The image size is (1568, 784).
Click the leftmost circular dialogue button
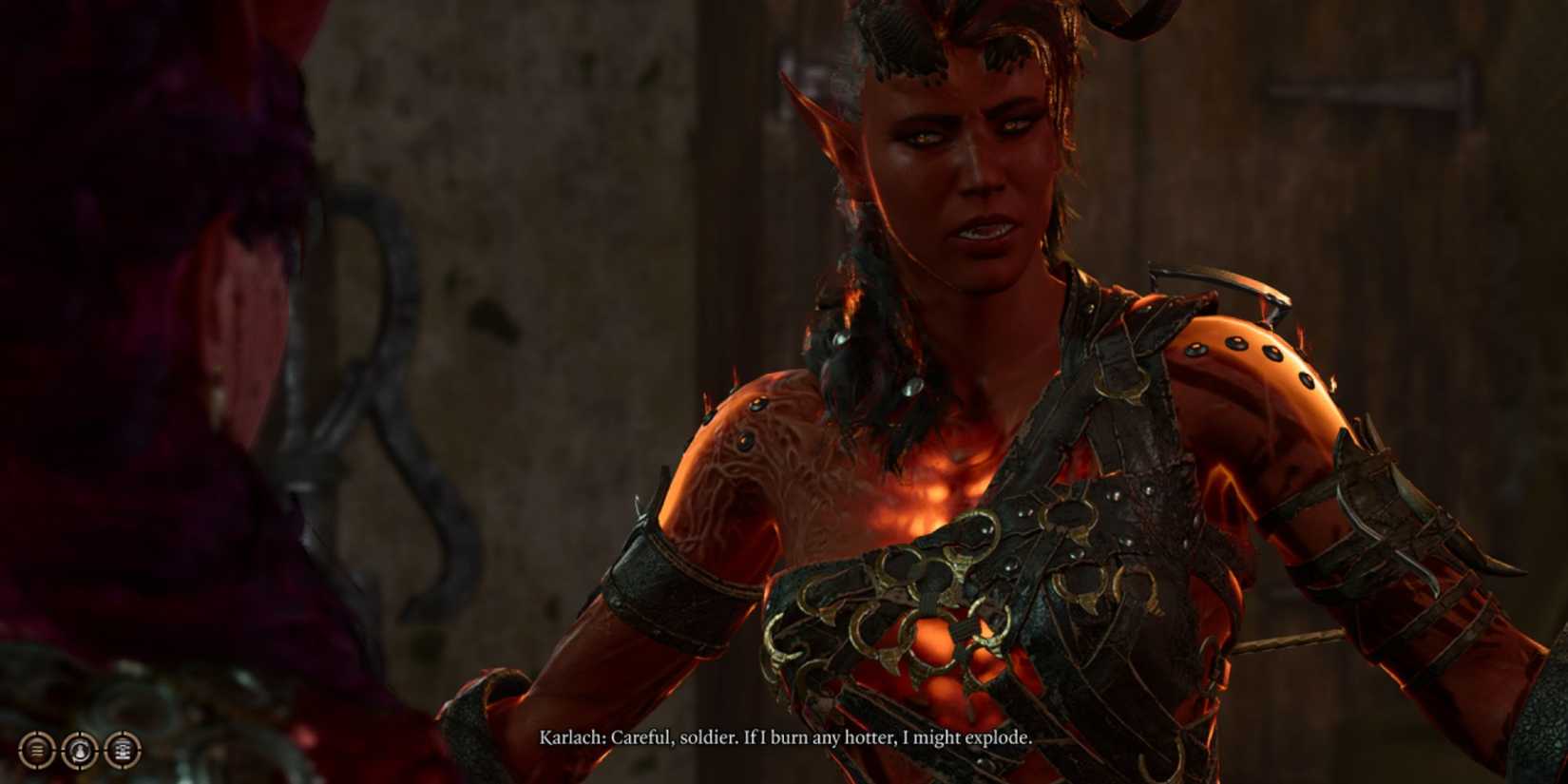(x=36, y=751)
